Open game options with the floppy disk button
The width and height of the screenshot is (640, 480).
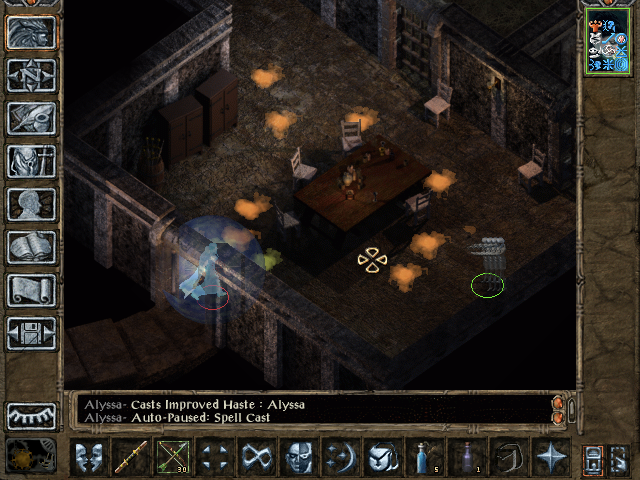31,333
